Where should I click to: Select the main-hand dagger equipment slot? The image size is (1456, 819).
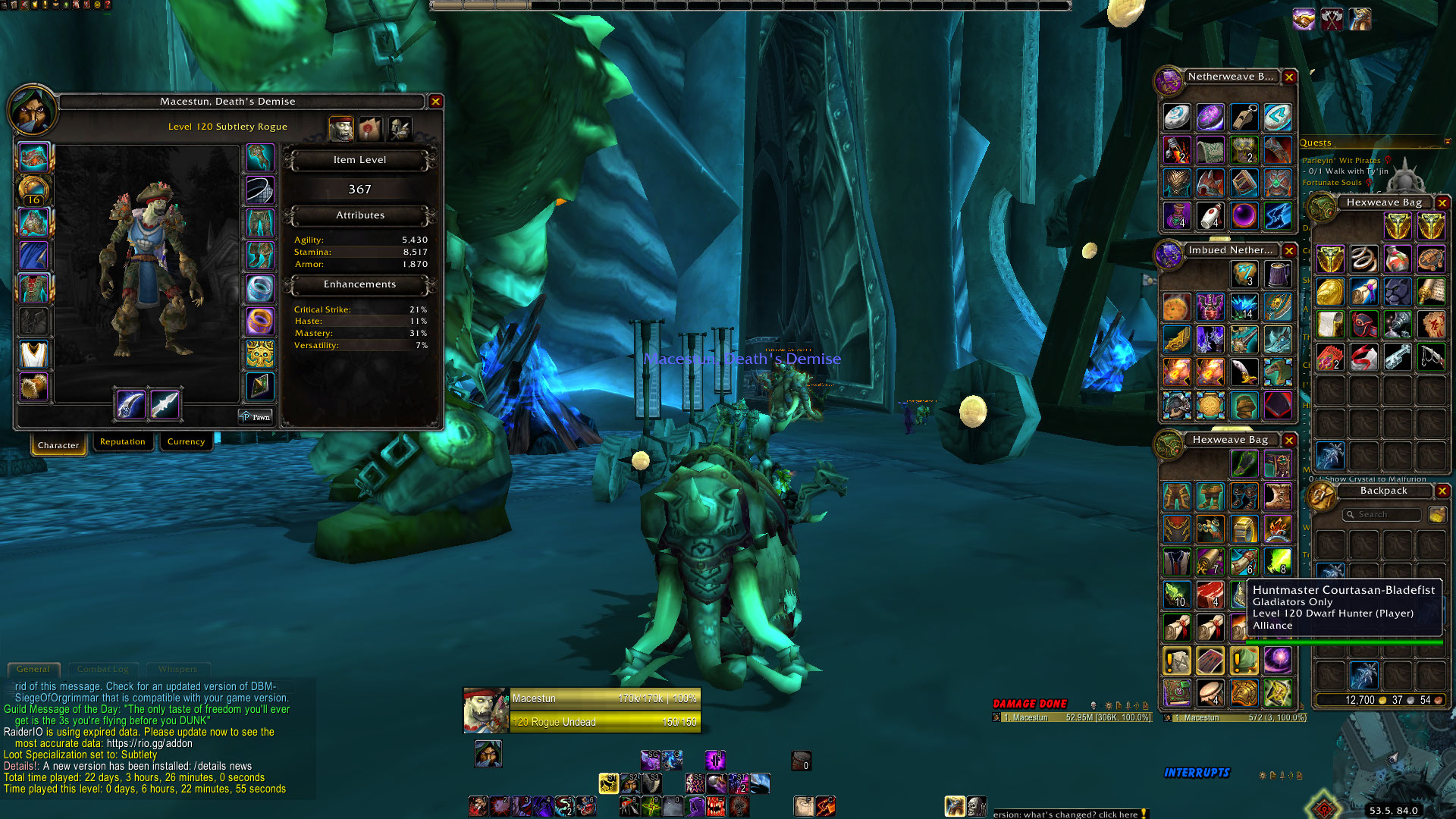click(130, 404)
